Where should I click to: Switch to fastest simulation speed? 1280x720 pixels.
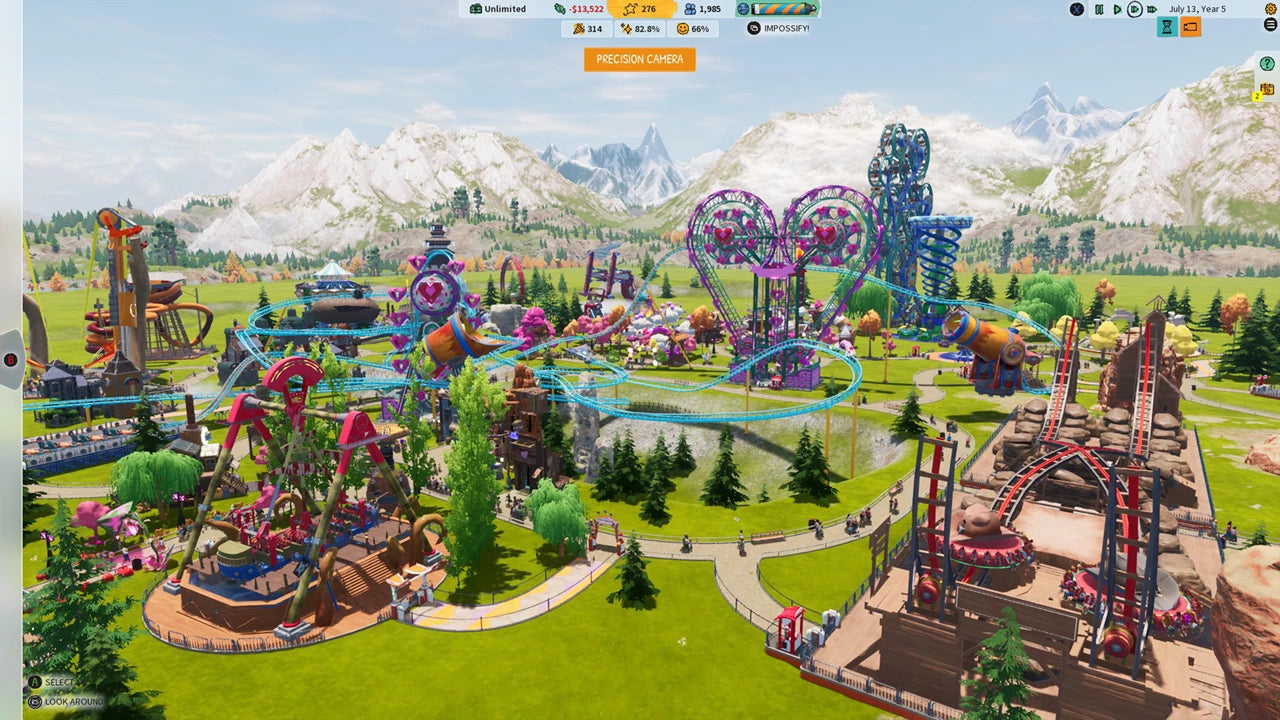(1151, 9)
